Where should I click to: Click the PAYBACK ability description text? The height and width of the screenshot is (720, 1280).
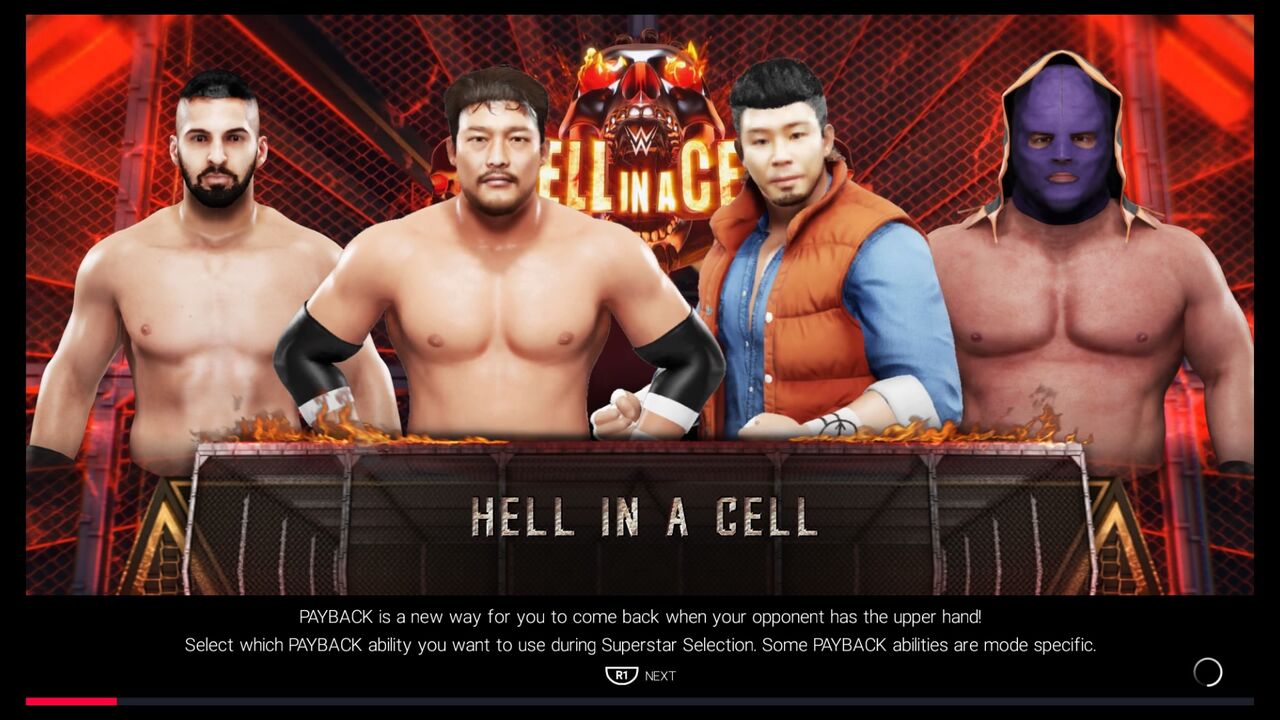tap(640, 617)
